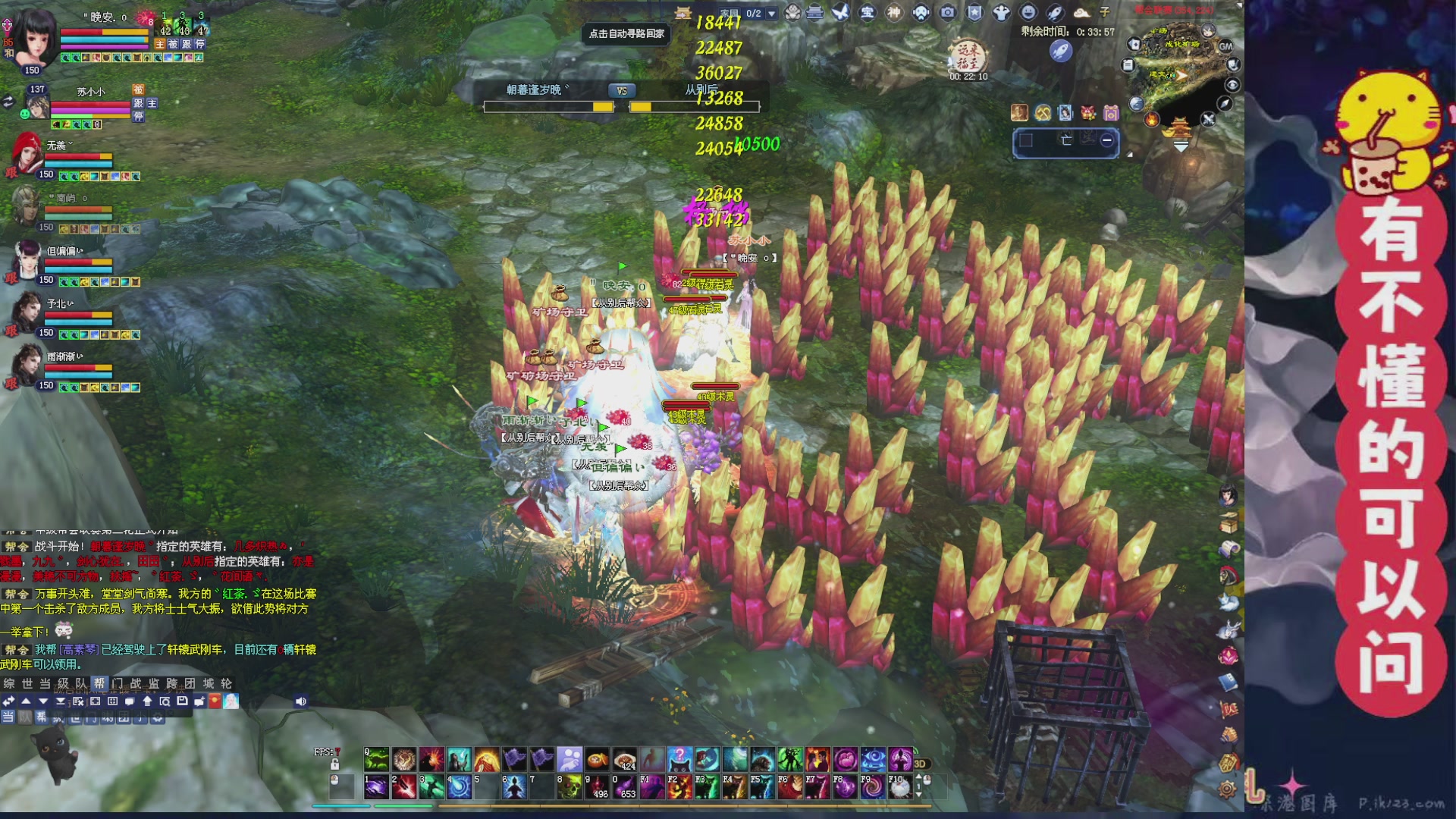Viewport: 1456px width, 819px height.
Task: Click the butterfly icon in top bar
Action: point(840,12)
